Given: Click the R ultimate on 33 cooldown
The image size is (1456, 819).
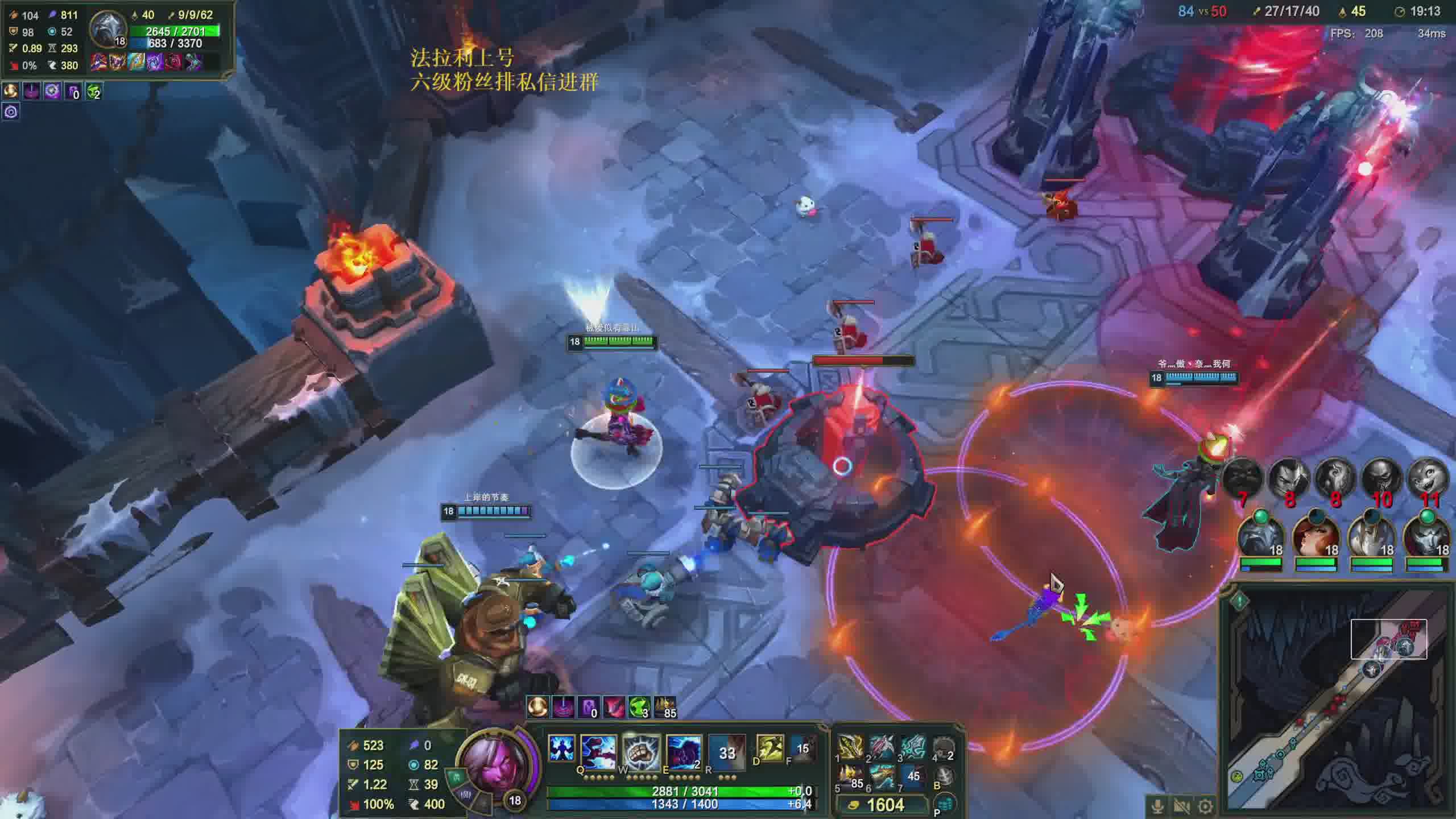Looking at the screenshot, I should (x=727, y=752).
